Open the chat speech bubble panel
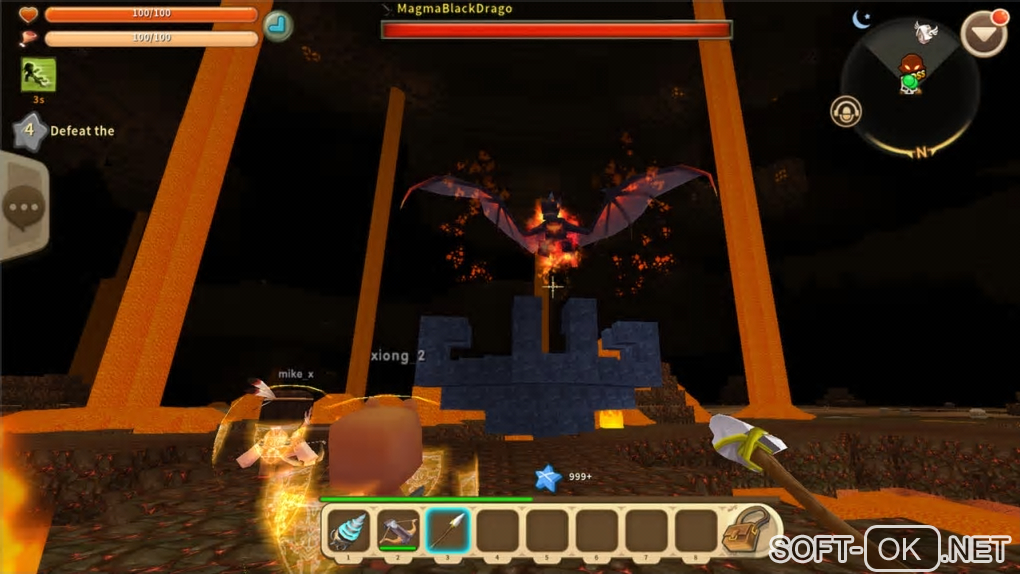The width and height of the screenshot is (1020, 574). point(22,208)
